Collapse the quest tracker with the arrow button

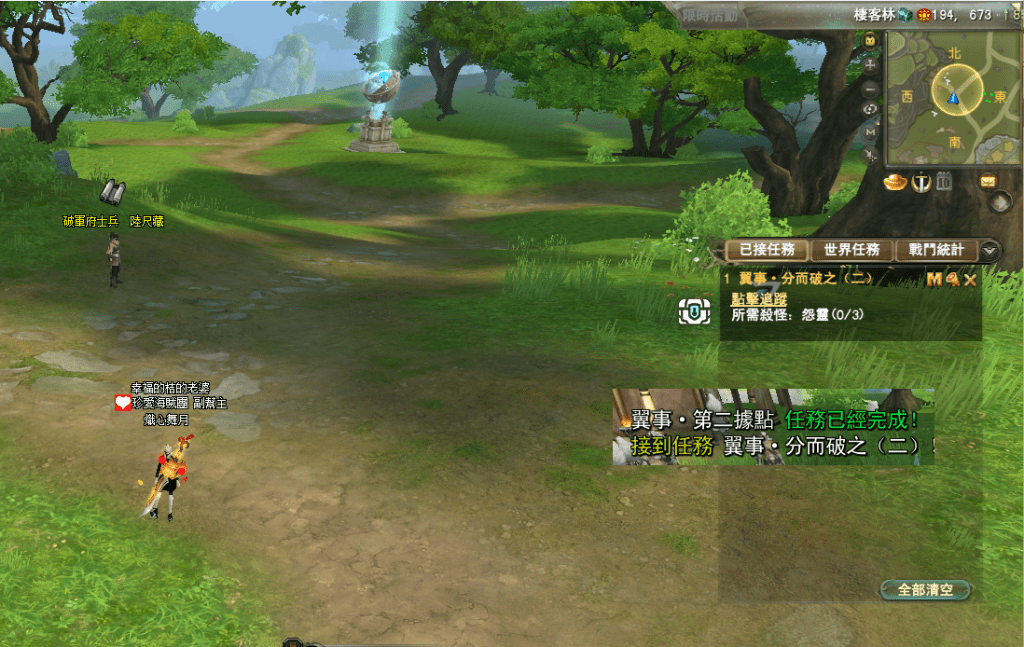point(990,250)
